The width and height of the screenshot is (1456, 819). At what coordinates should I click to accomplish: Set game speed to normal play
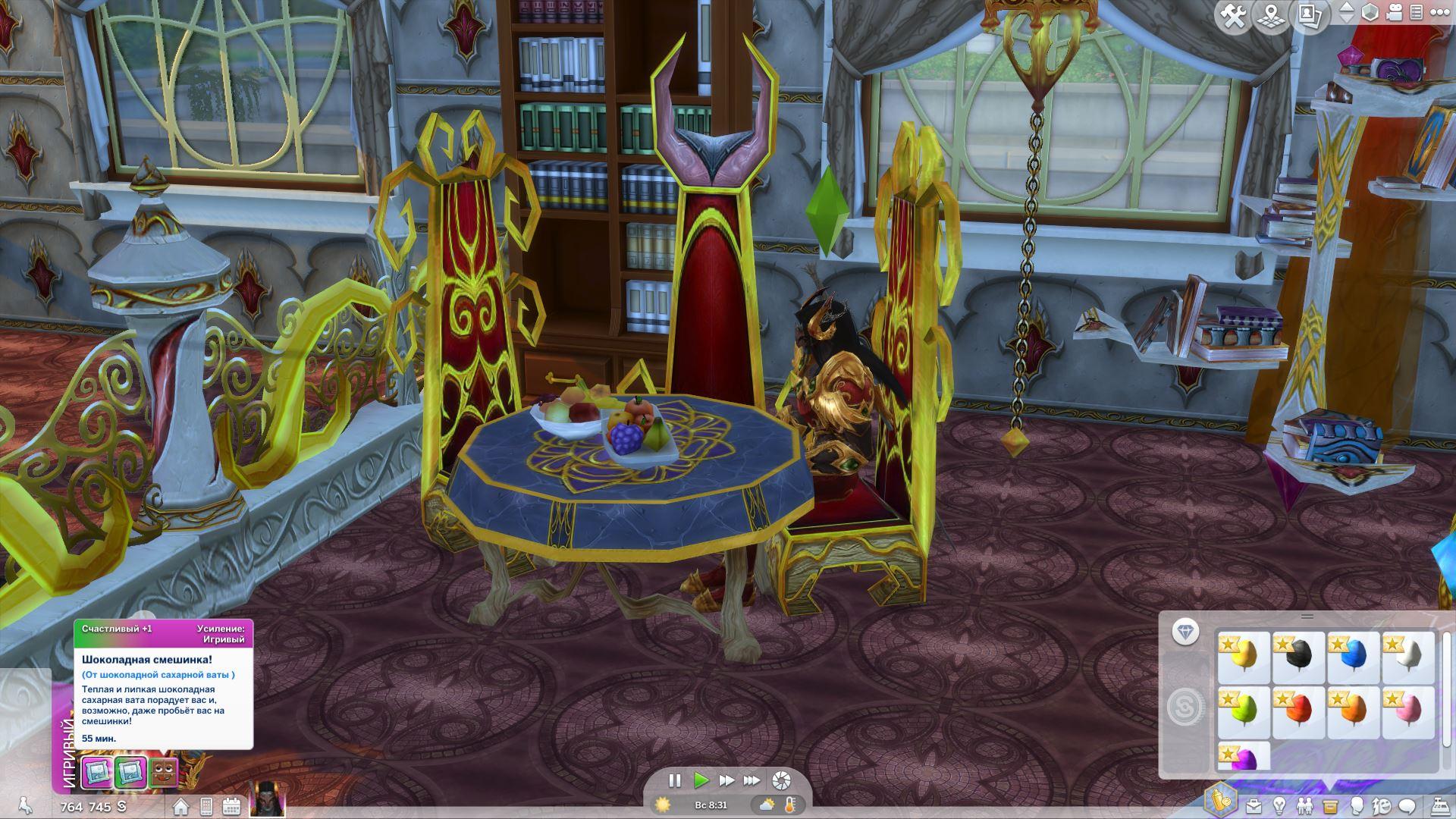701,780
